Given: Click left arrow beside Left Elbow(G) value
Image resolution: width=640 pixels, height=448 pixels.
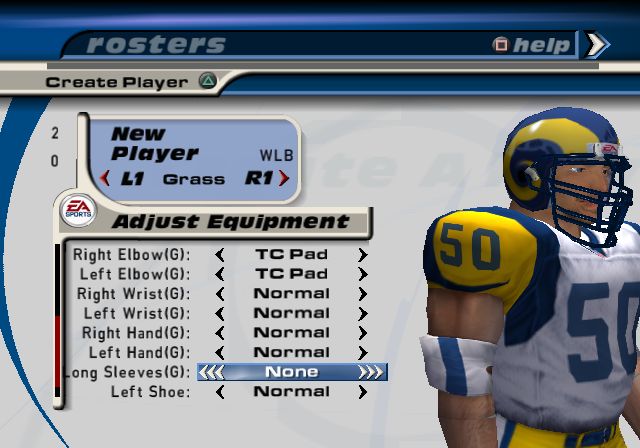Looking at the screenshot, I should 220,274.
